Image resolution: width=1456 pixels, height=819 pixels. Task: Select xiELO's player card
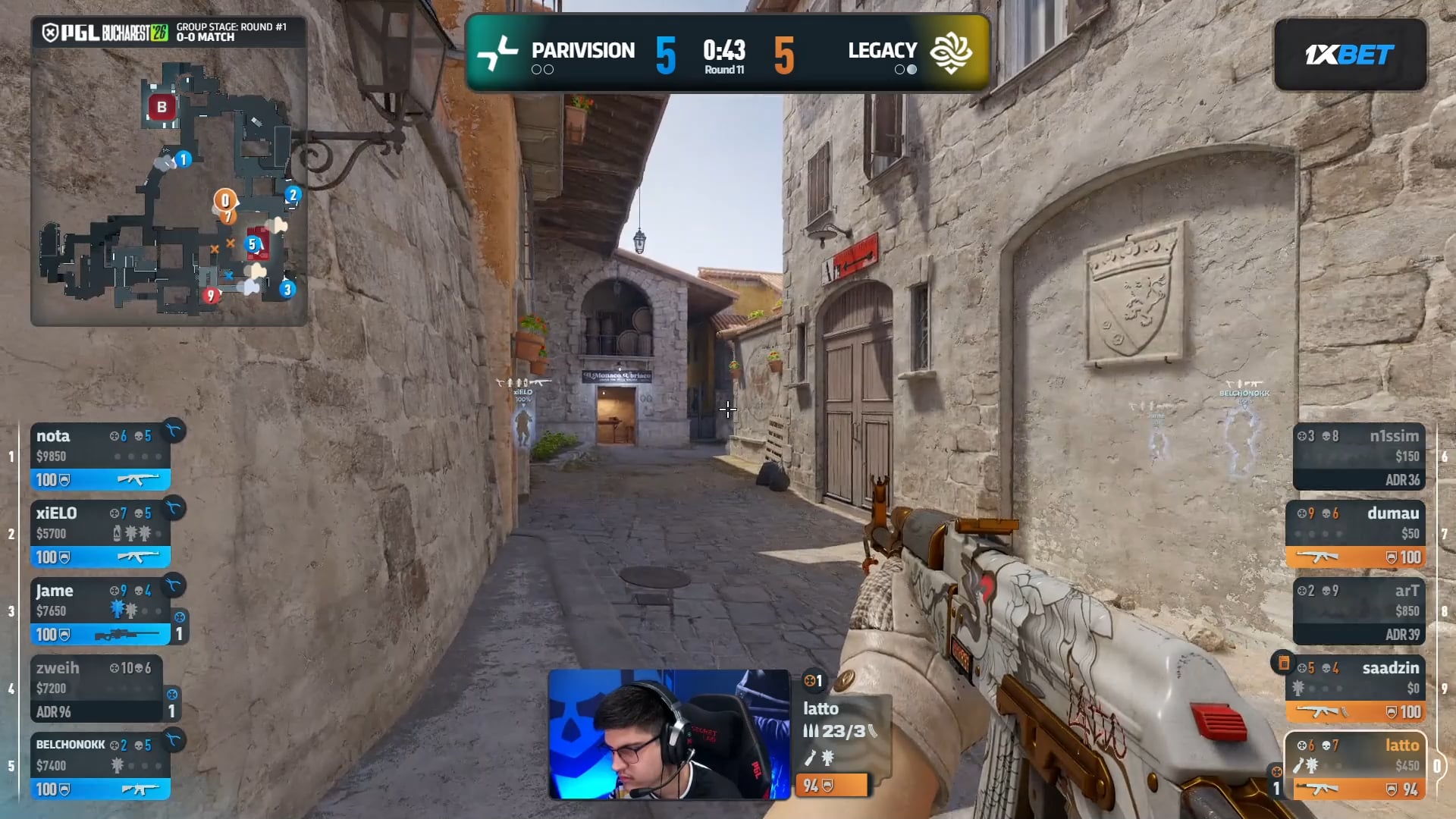point(99,533)
